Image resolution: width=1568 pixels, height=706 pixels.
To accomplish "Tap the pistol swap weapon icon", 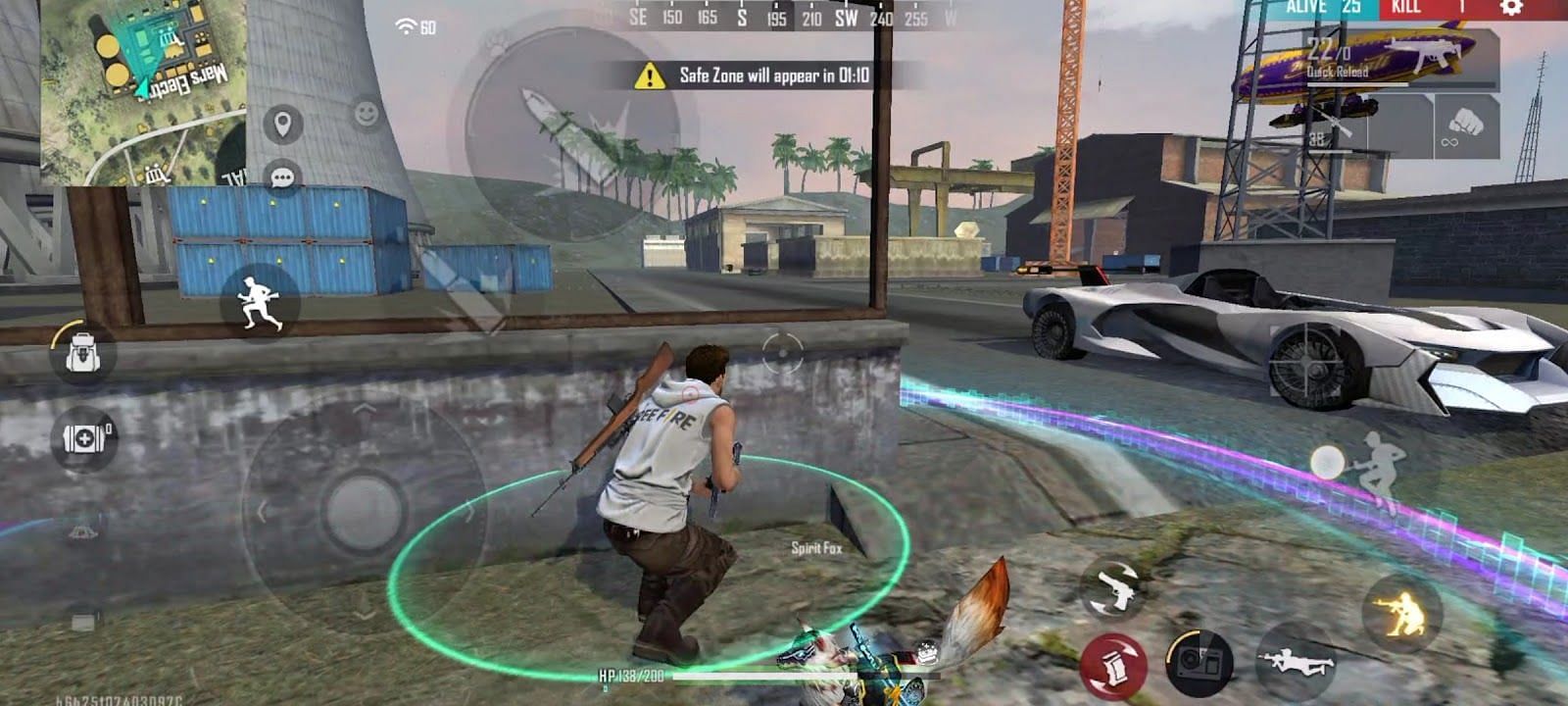I will 1111,588.
